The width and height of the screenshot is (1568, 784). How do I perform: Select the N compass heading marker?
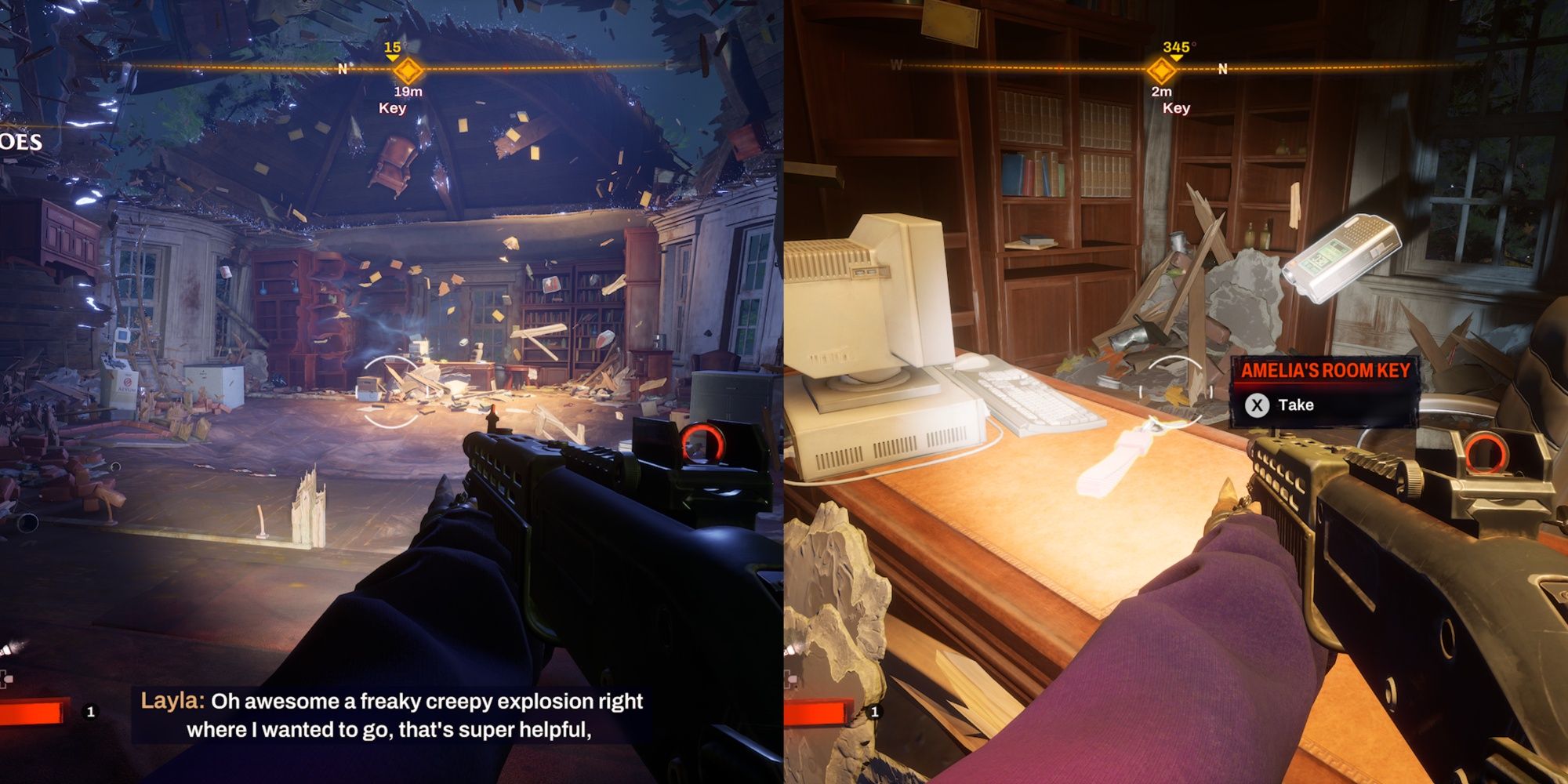click(341, 71)
